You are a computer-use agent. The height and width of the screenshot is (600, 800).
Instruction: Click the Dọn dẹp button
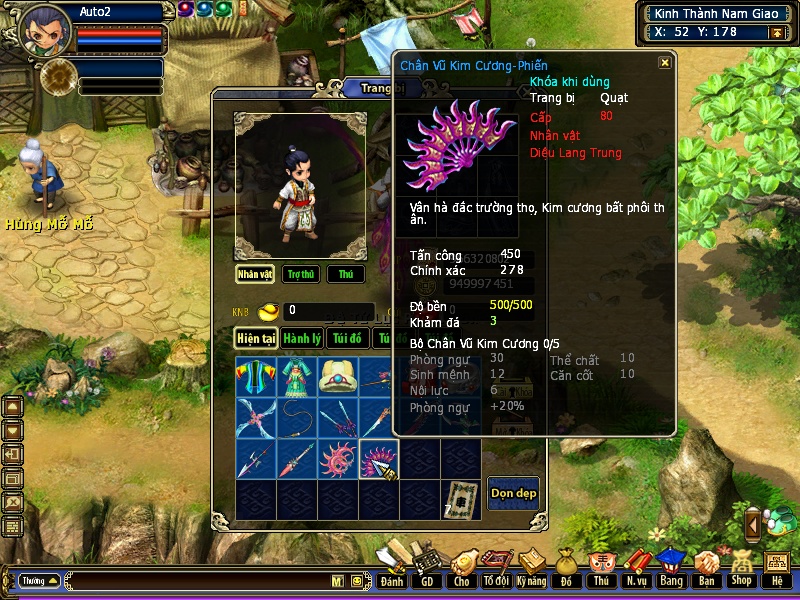click(513, 493)
